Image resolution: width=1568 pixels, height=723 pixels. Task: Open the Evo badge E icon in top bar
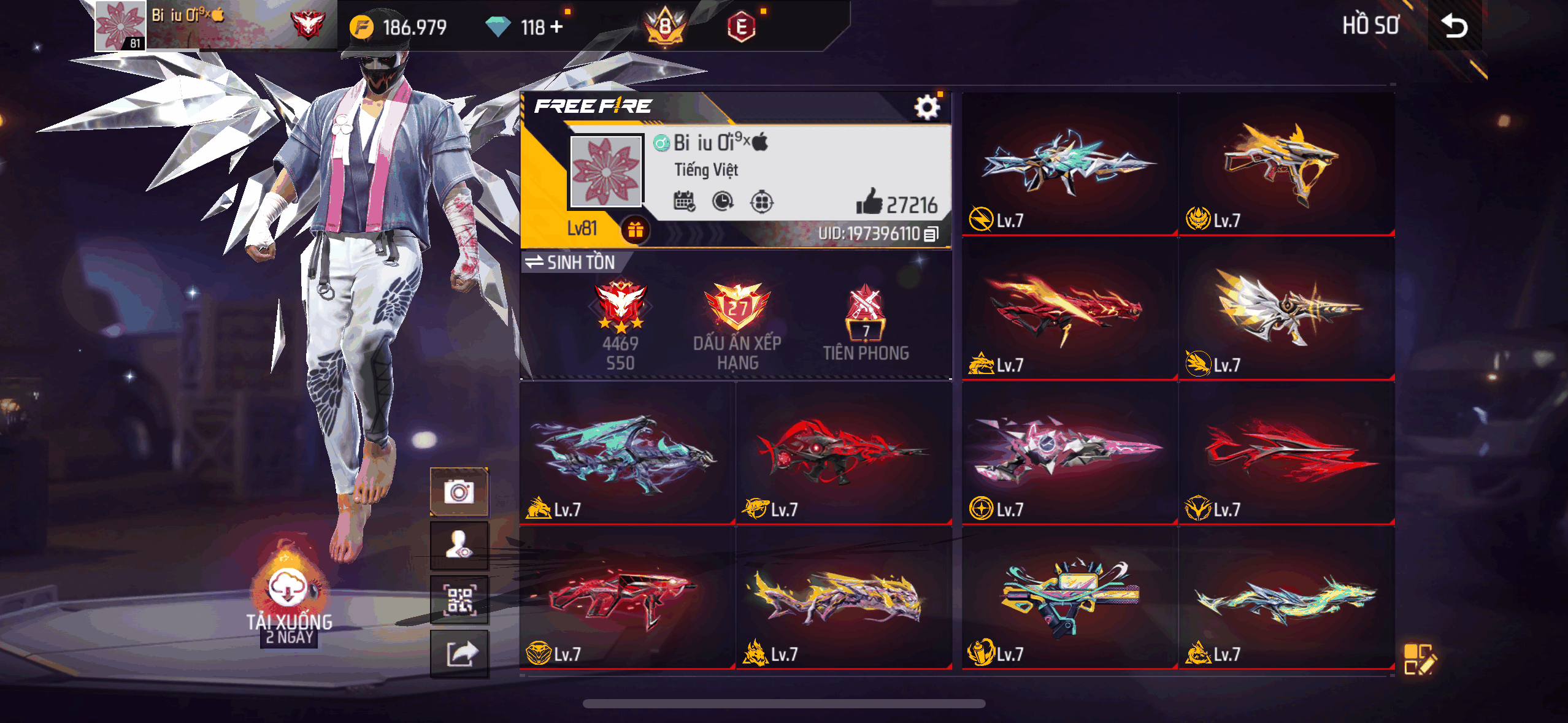[x=742, y=26]
